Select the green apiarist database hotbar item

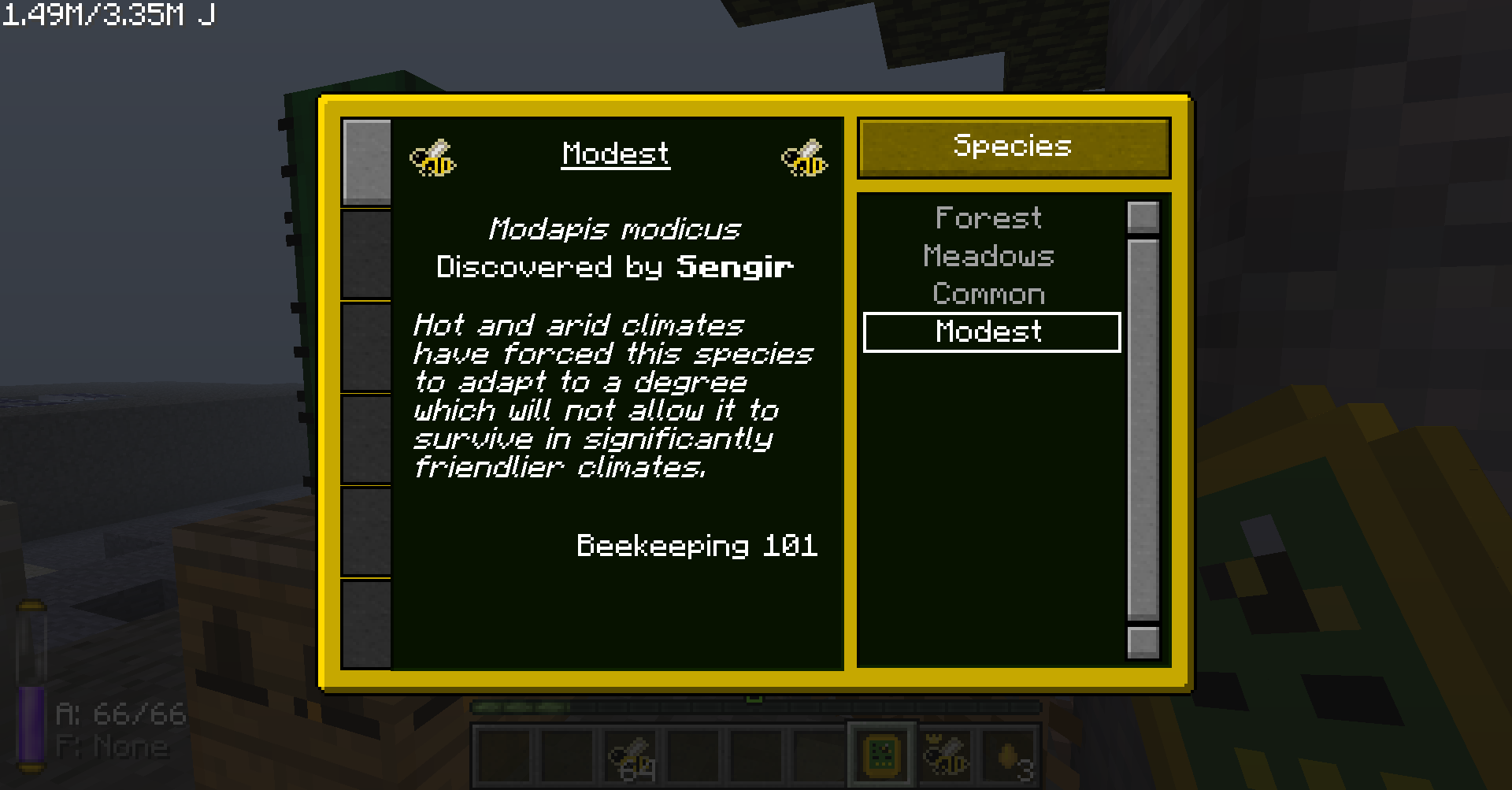882,755
